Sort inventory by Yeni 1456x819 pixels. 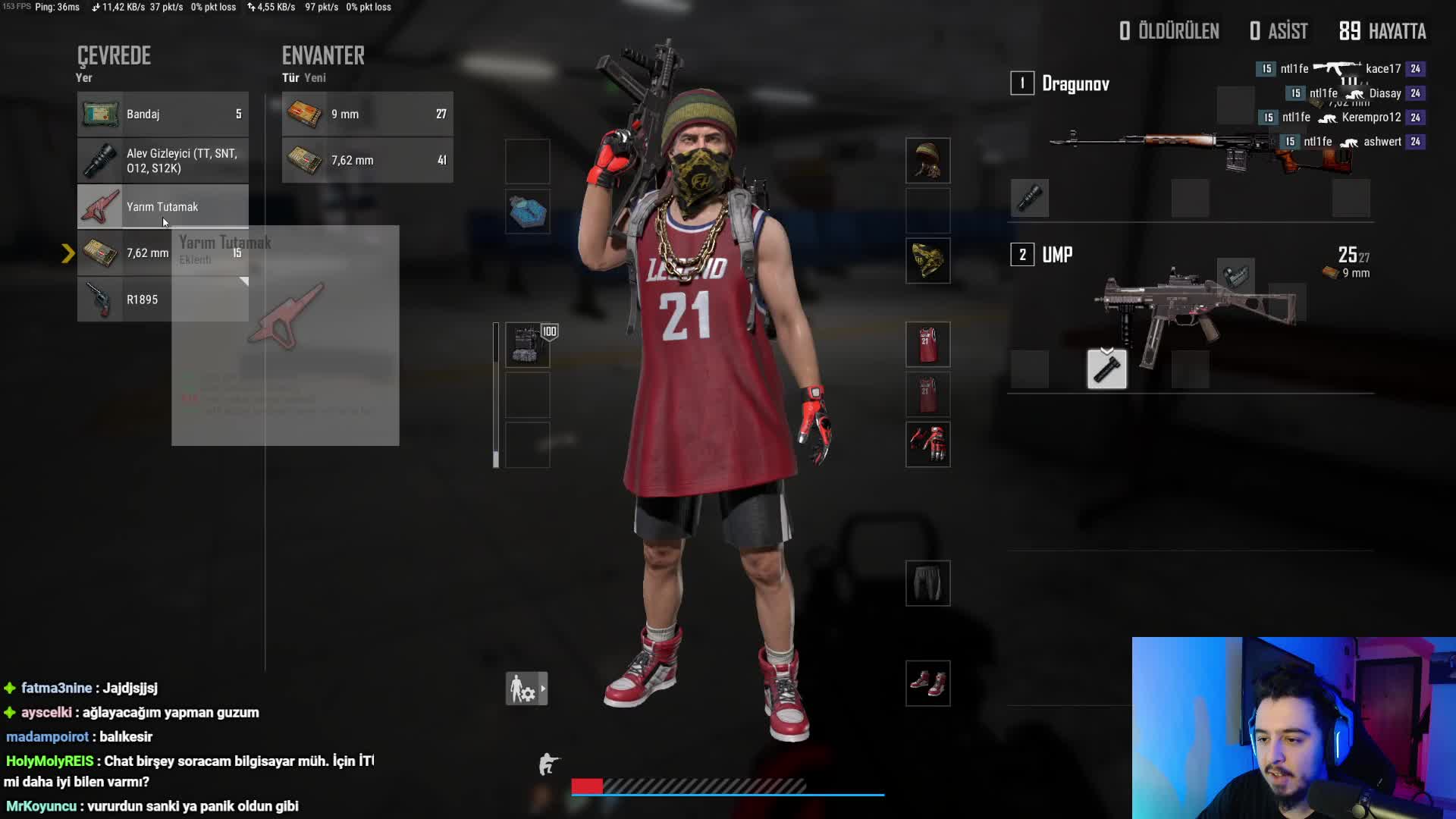pos(315,78)
